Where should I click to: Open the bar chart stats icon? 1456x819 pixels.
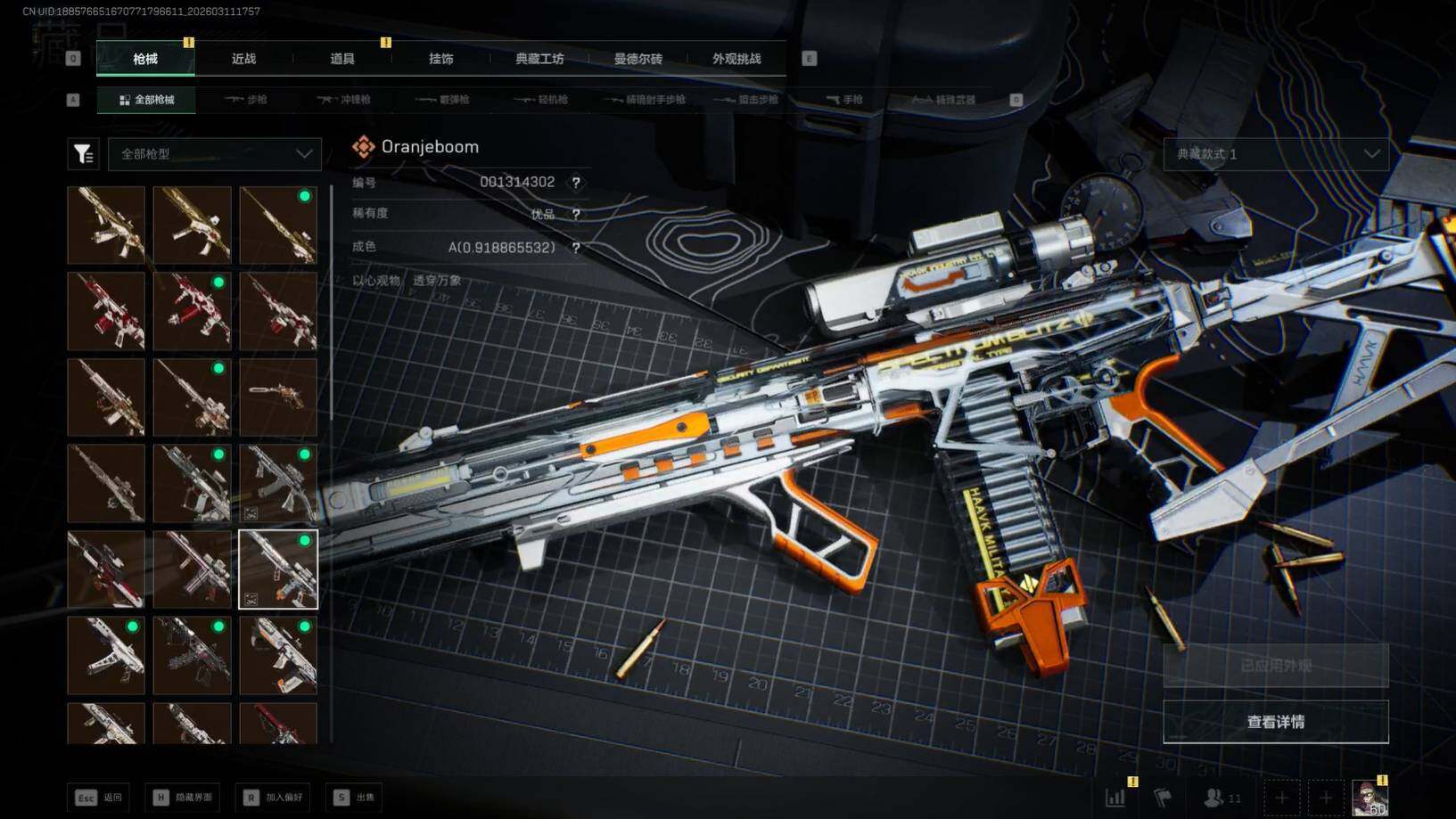(x=1115, y=798)
